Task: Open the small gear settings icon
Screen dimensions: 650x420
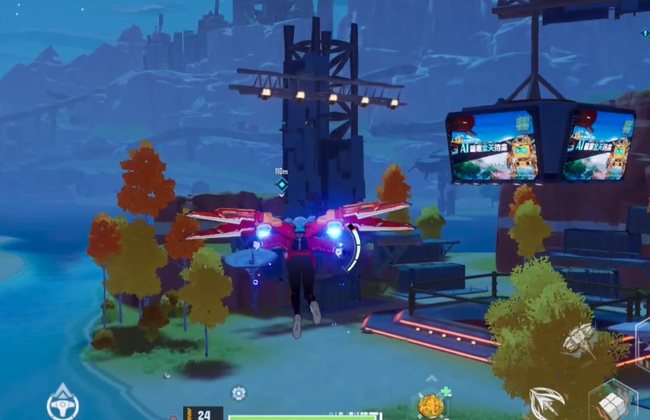Action: 238,393
